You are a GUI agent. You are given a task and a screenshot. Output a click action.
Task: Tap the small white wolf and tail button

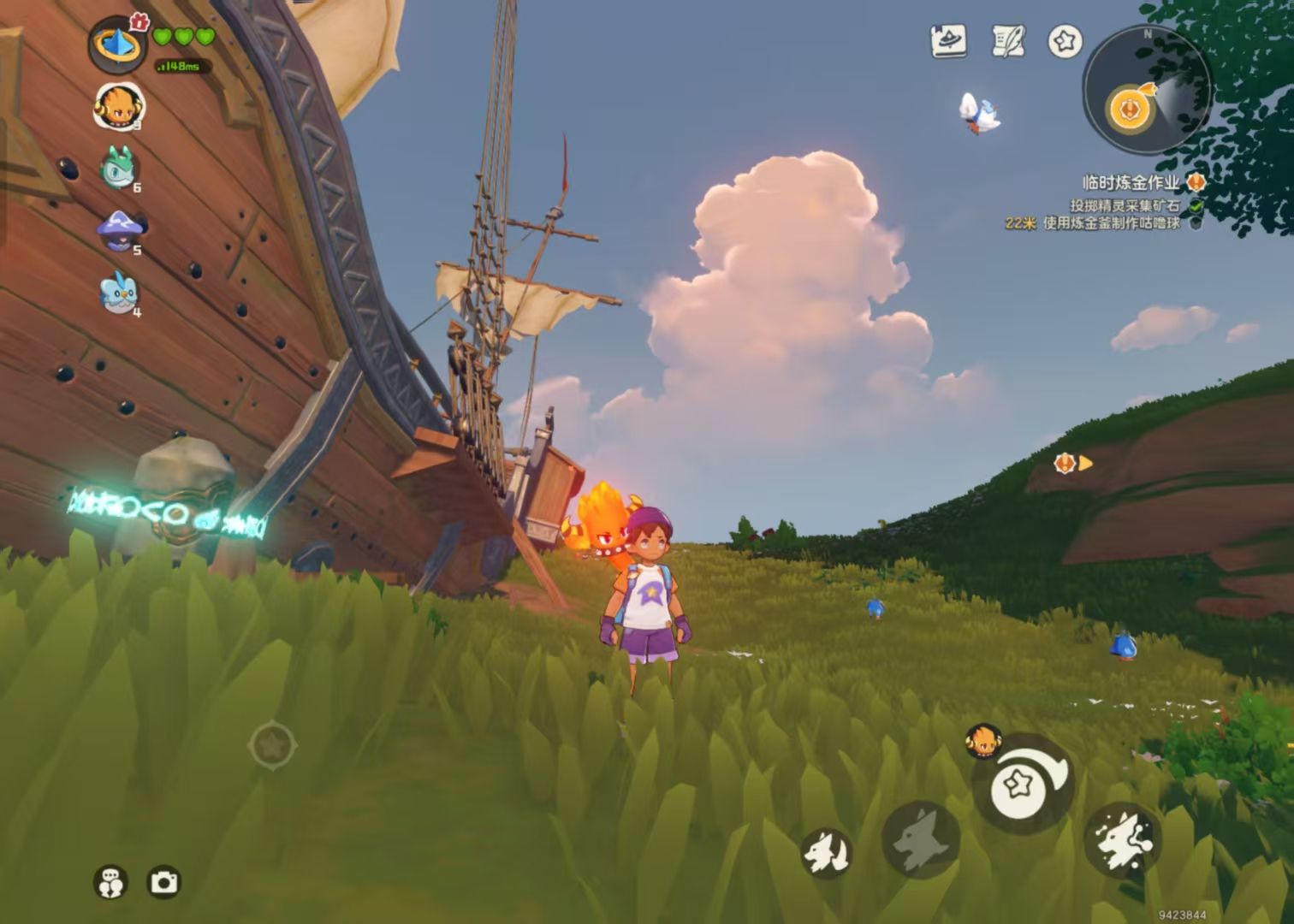pos(827,853)
